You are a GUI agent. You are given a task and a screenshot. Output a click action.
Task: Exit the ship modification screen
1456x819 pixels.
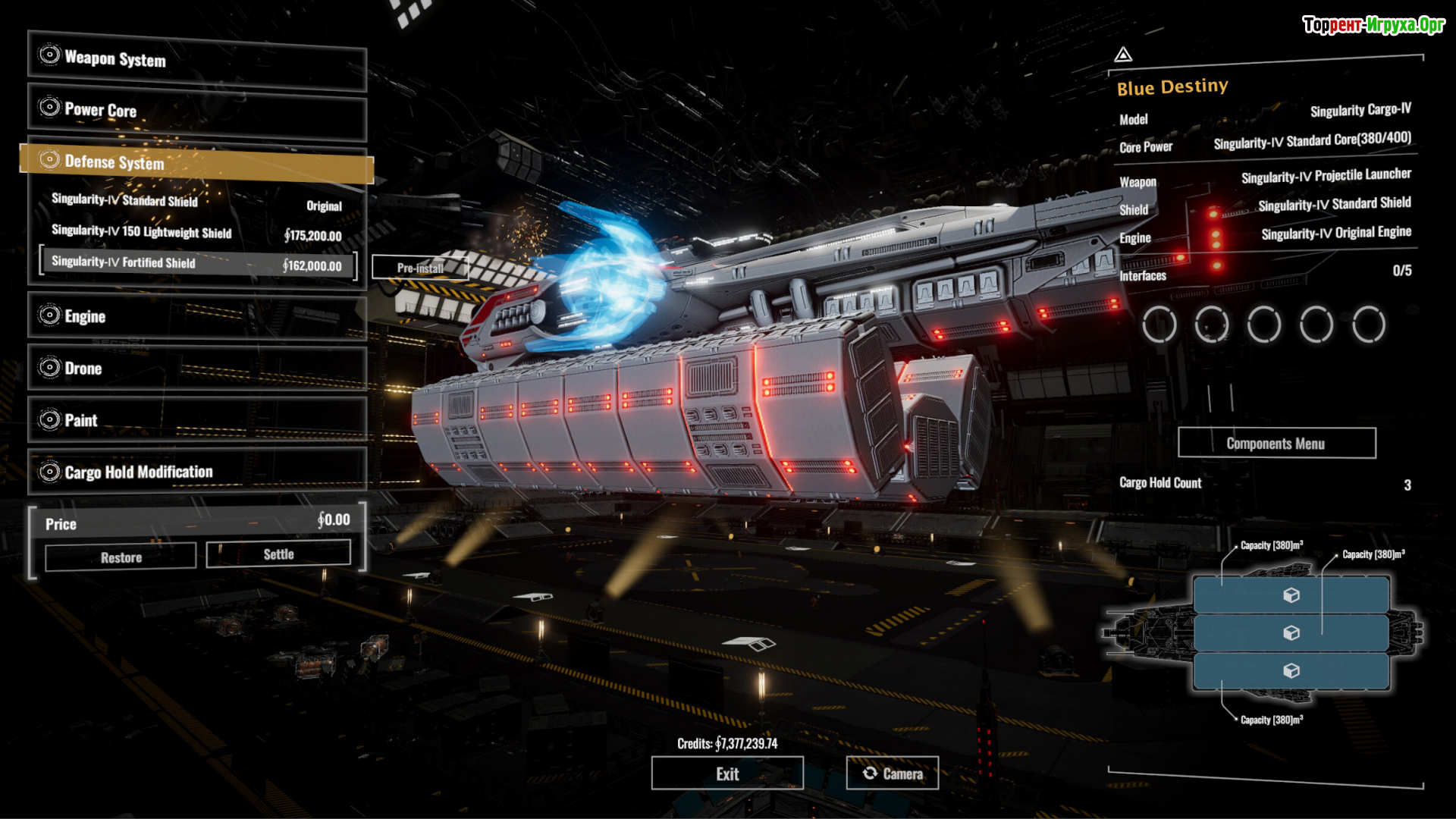pos(727,773)
